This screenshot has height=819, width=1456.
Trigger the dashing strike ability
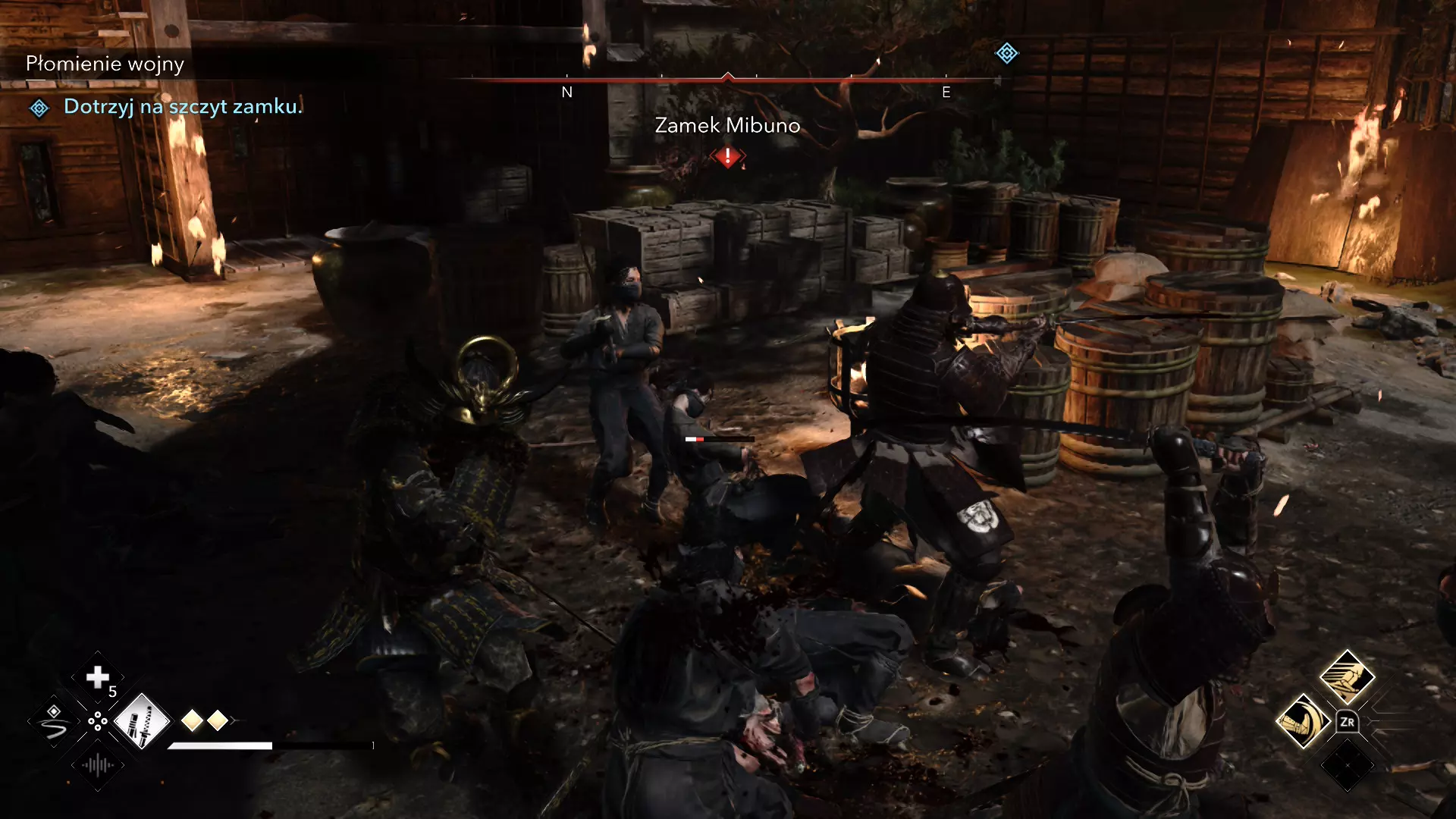(x=1347, y=676)
